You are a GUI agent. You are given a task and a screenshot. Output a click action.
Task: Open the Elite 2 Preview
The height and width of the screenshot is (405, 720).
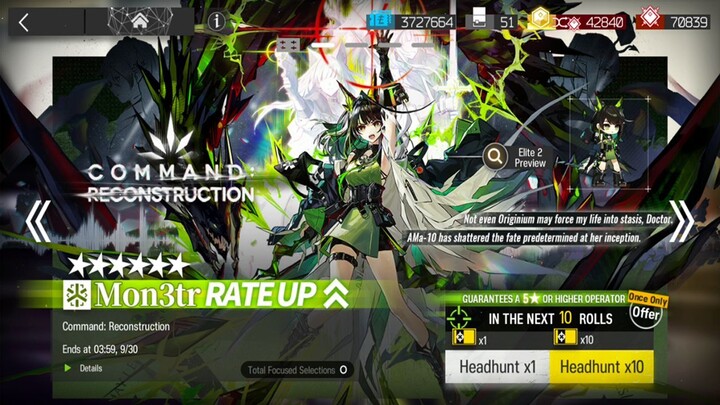click(513, 157)
